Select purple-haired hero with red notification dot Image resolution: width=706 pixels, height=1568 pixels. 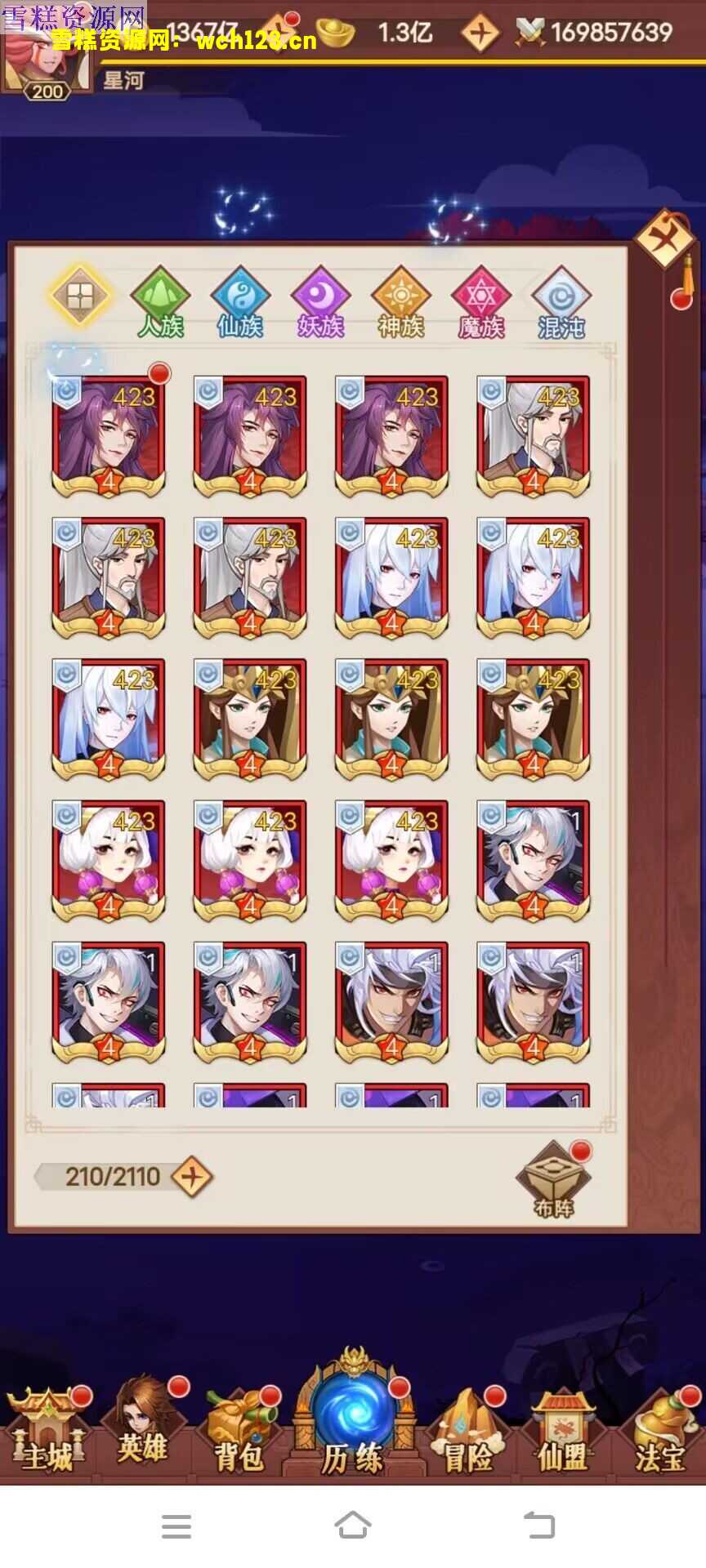coord(109,436)
